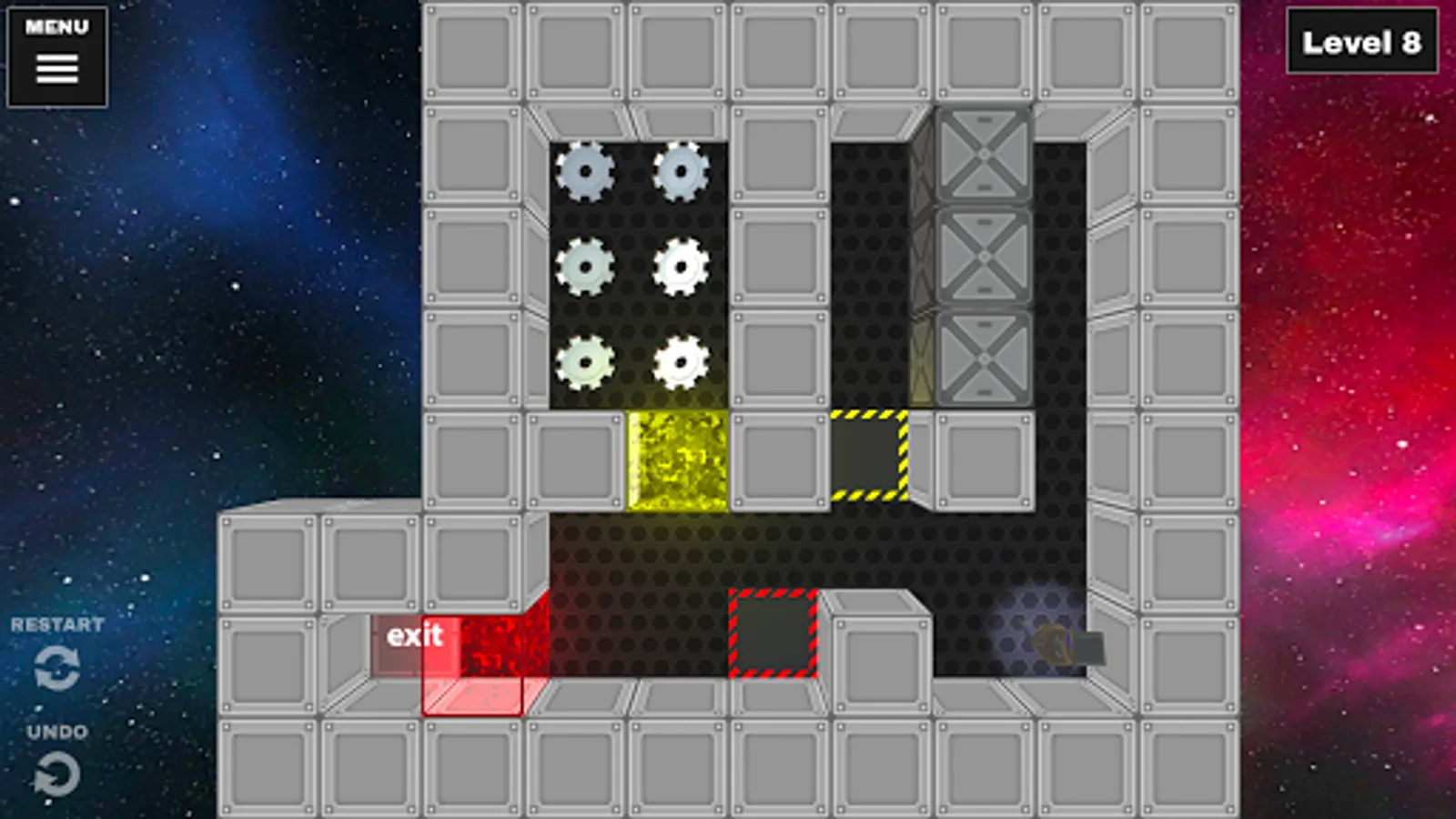Click the top-right silver gear
The image size is (1456, 819).
tap(682, 171)
